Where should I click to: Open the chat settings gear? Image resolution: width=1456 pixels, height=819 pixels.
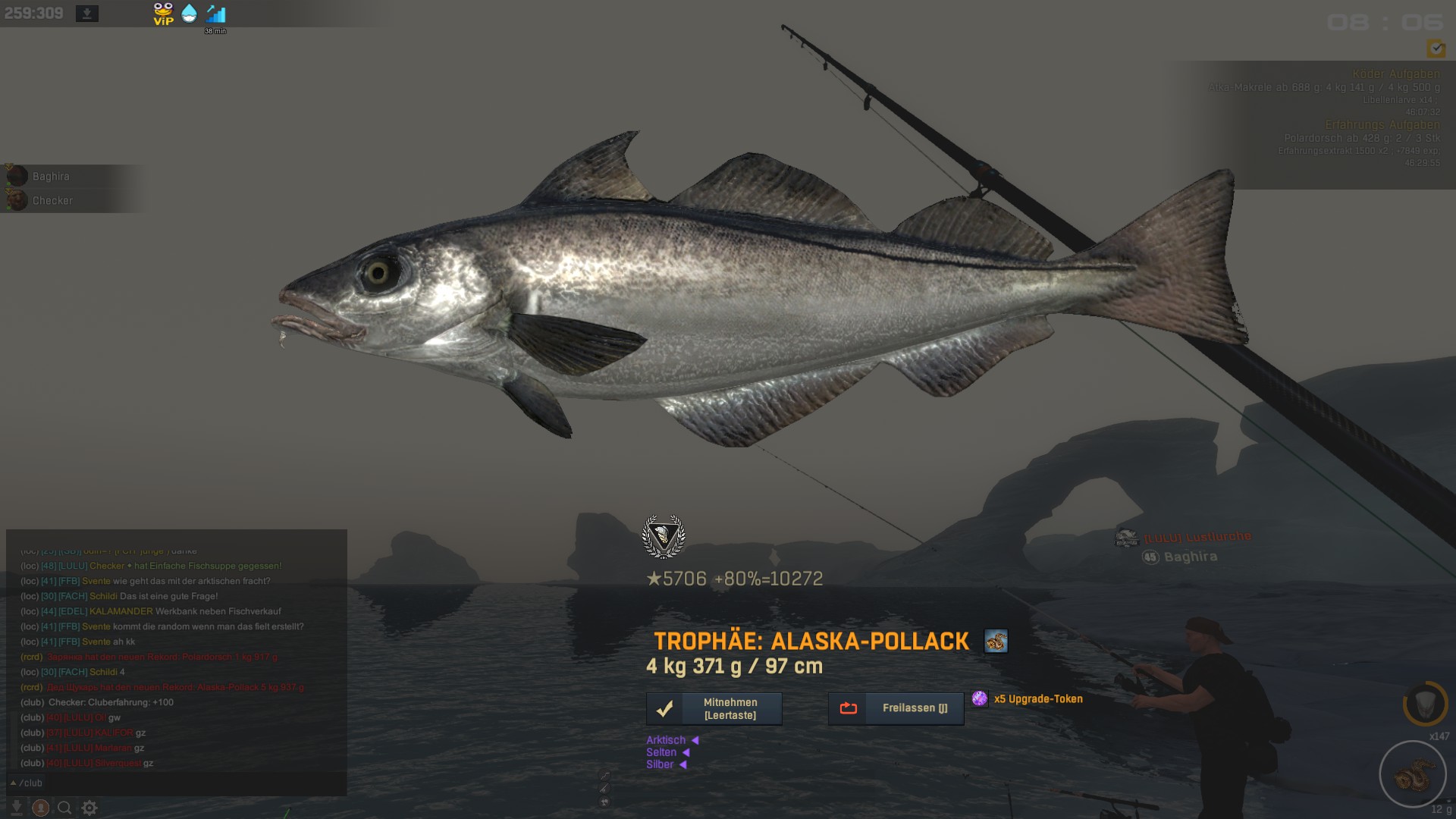(89, 808)
